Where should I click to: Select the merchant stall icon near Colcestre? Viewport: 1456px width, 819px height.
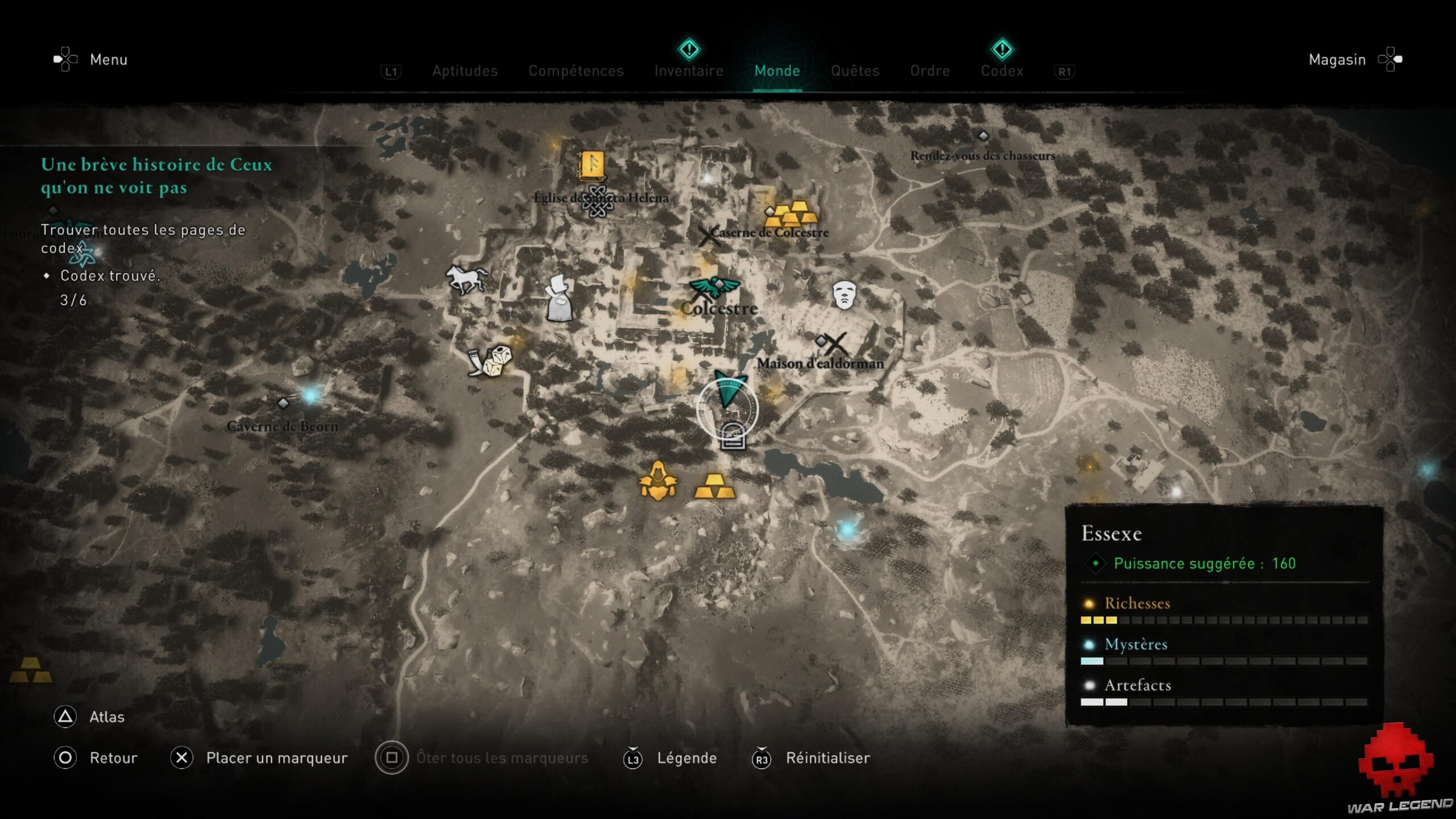[x=559, y=300]
